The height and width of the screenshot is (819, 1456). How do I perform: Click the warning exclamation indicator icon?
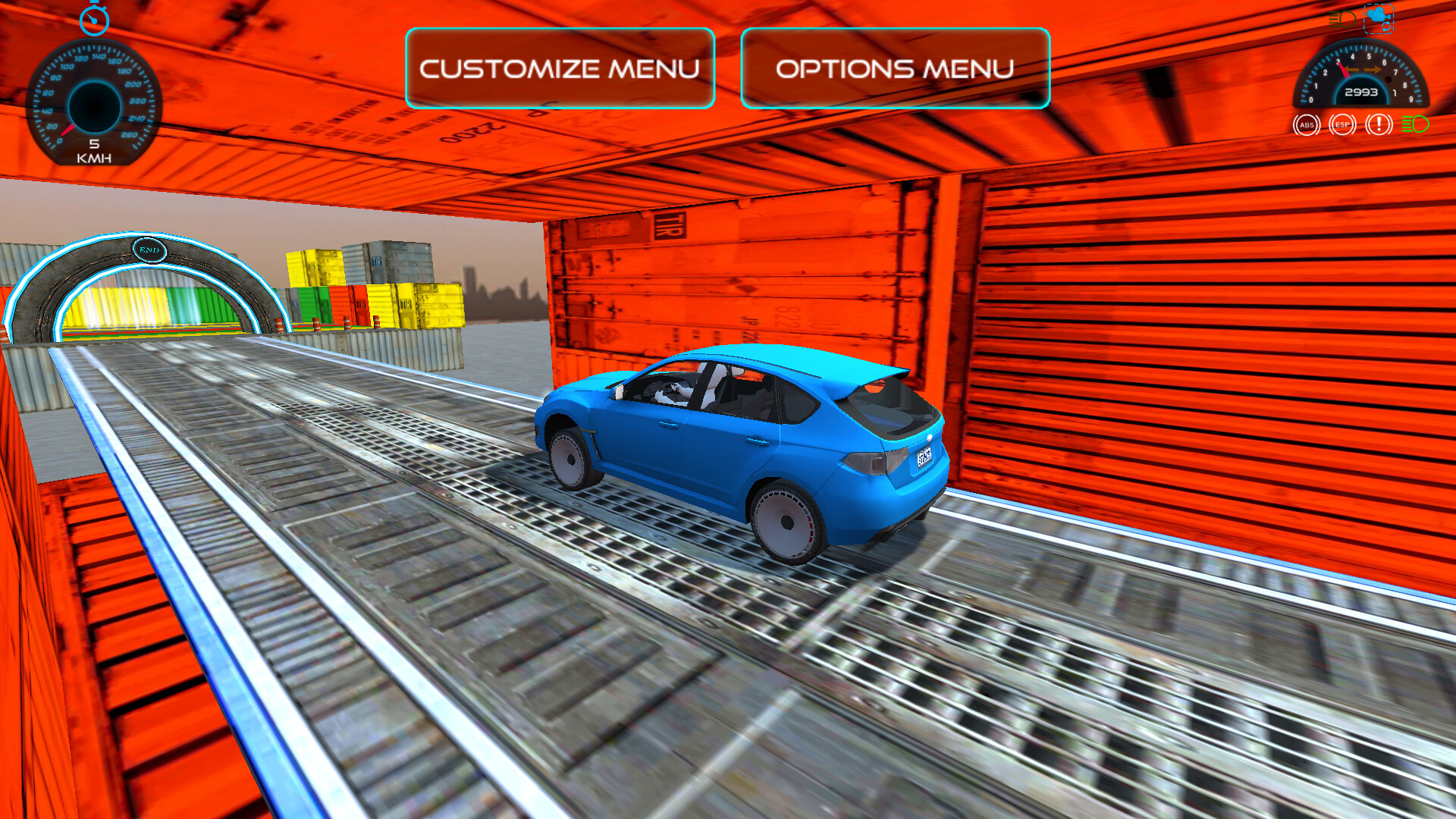(x=1378, y=124)
